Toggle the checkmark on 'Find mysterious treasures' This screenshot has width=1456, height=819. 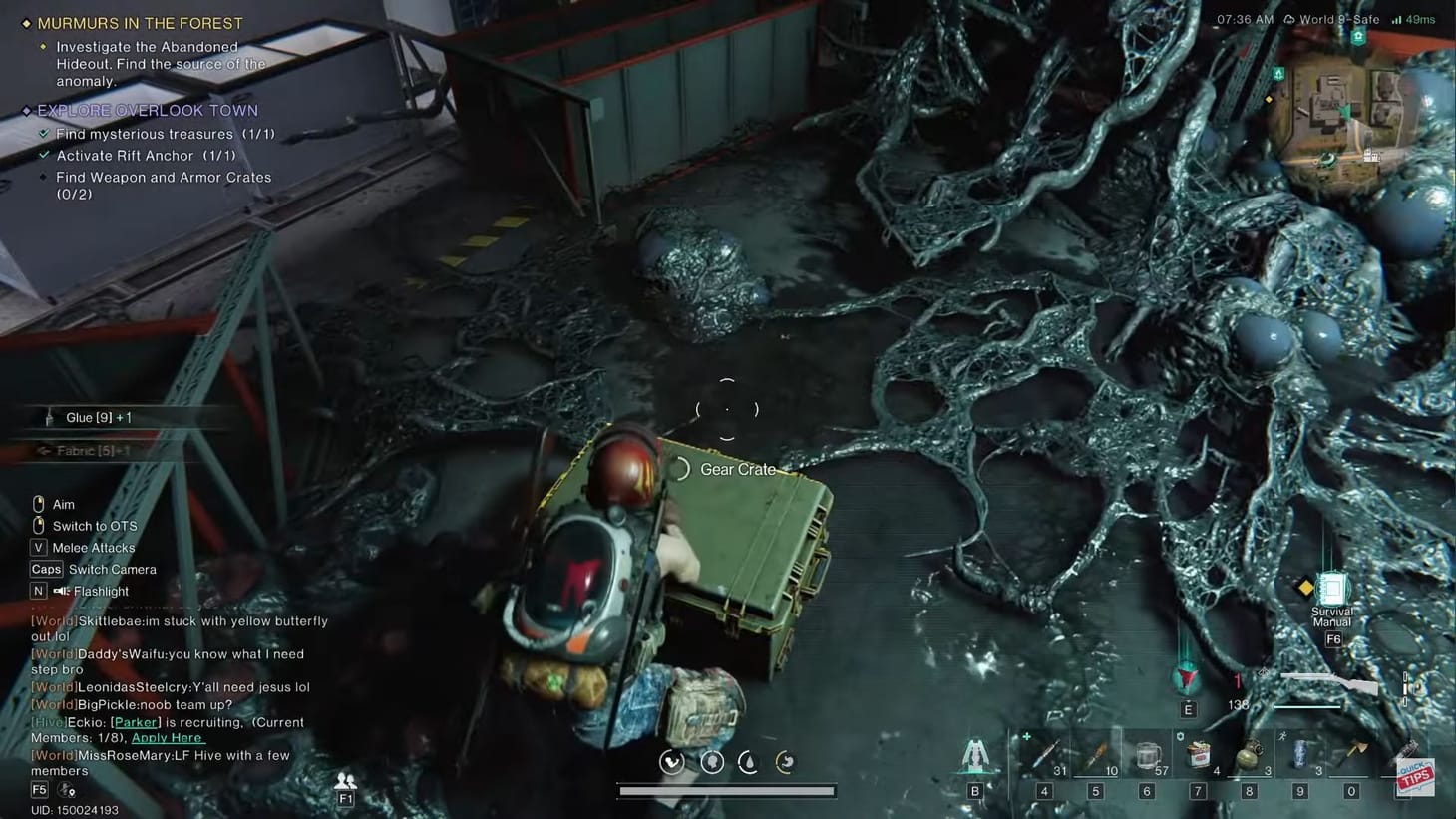pos(44,133)
